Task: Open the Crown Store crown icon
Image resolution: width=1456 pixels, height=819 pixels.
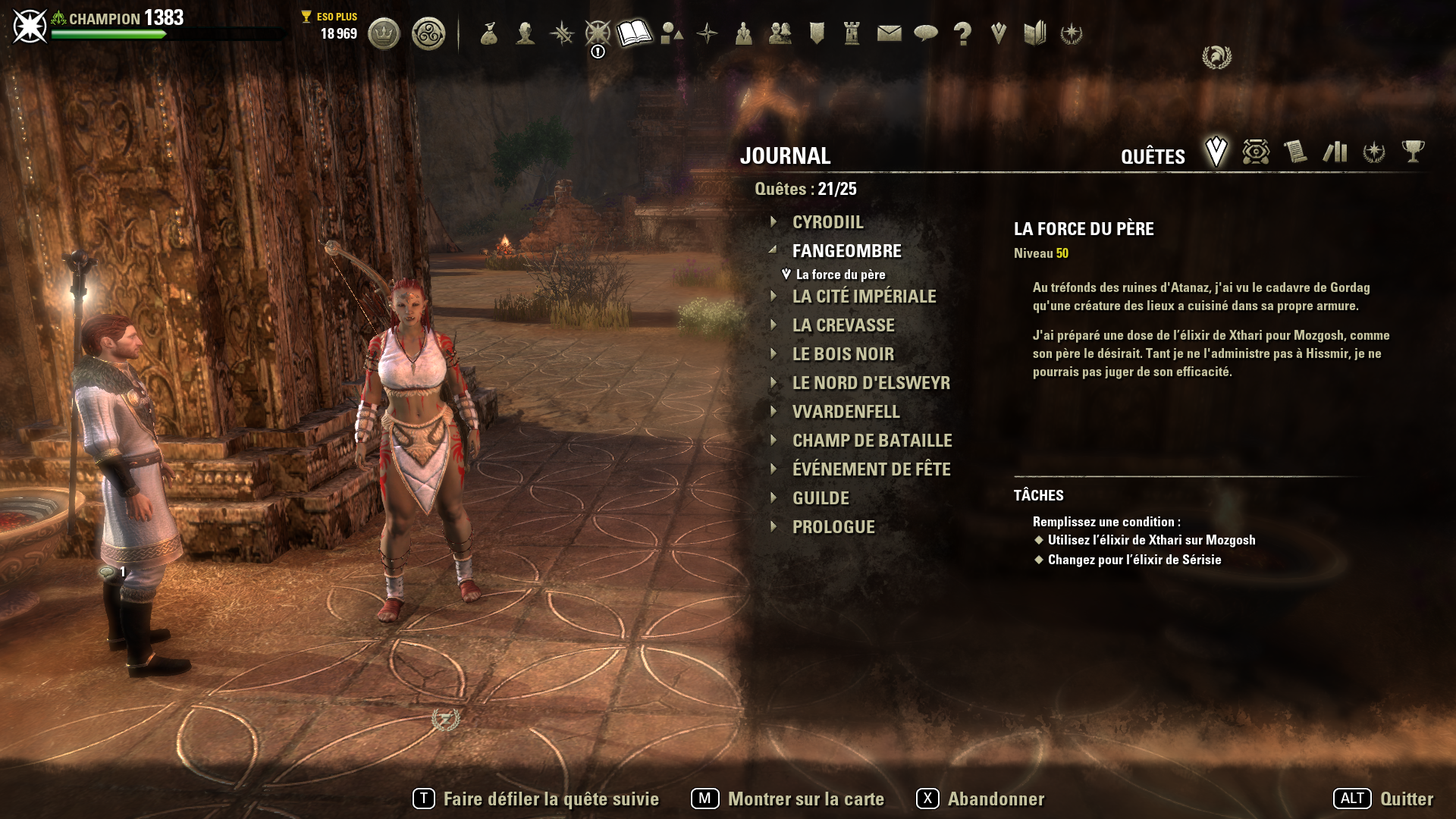Action: (x=384, y=33)
